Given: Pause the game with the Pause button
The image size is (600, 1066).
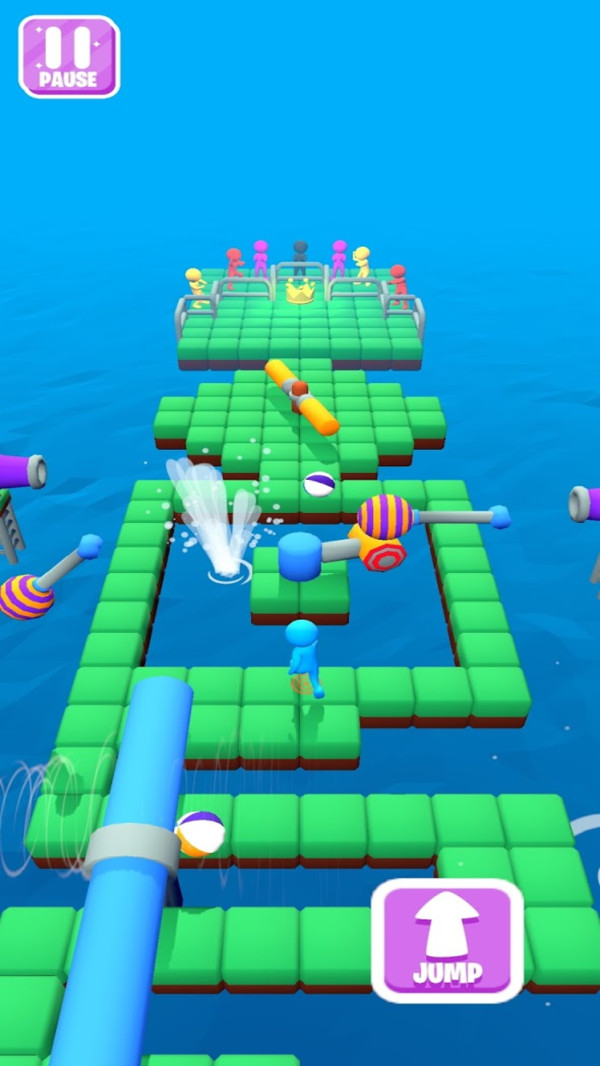Looking at the screenshot, I should click(x=69, y=56).
